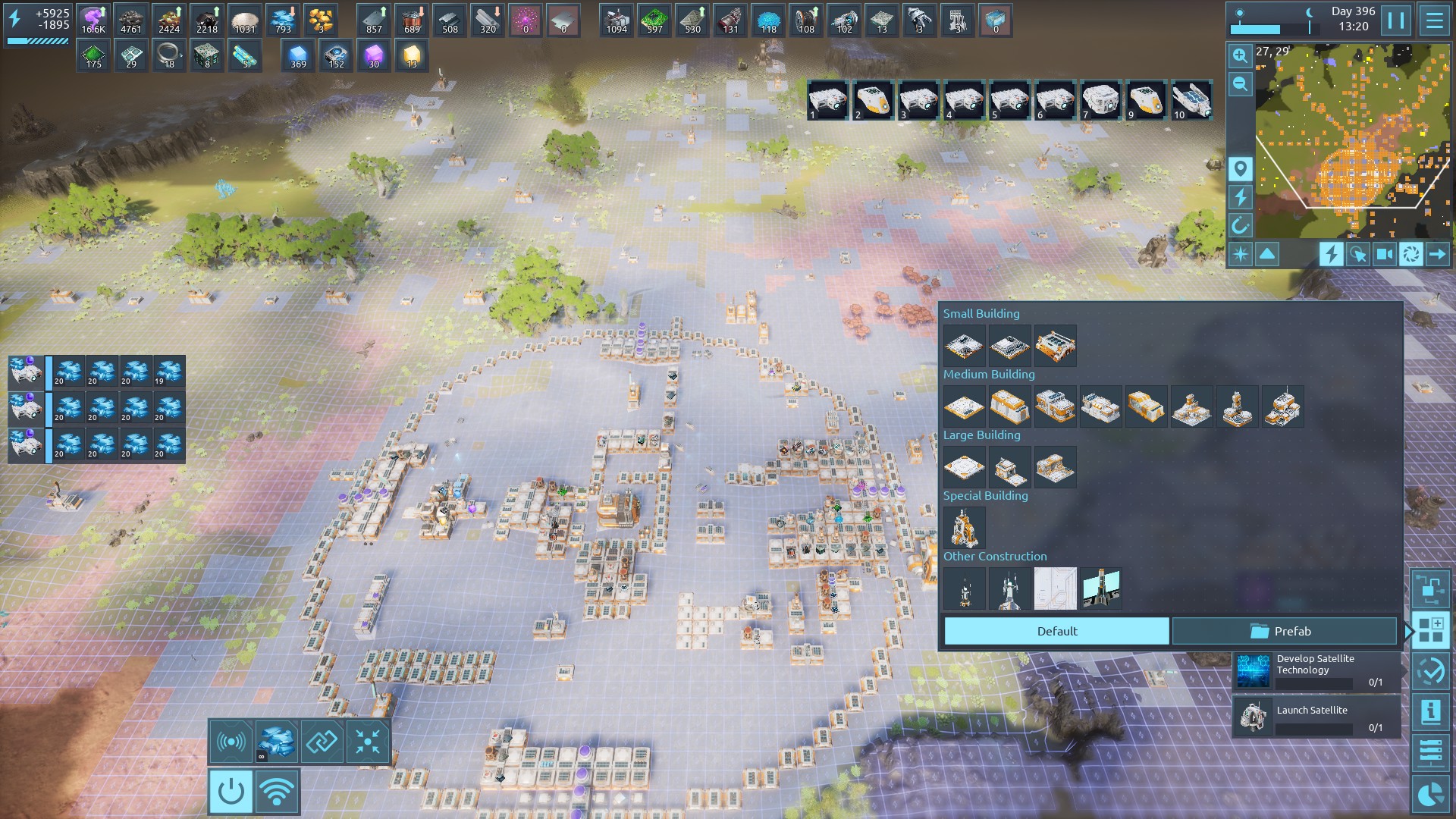Viewport: 1456px width, 819px height.
Task: Pause the game with the pause button
Action: coord(1396,20)
